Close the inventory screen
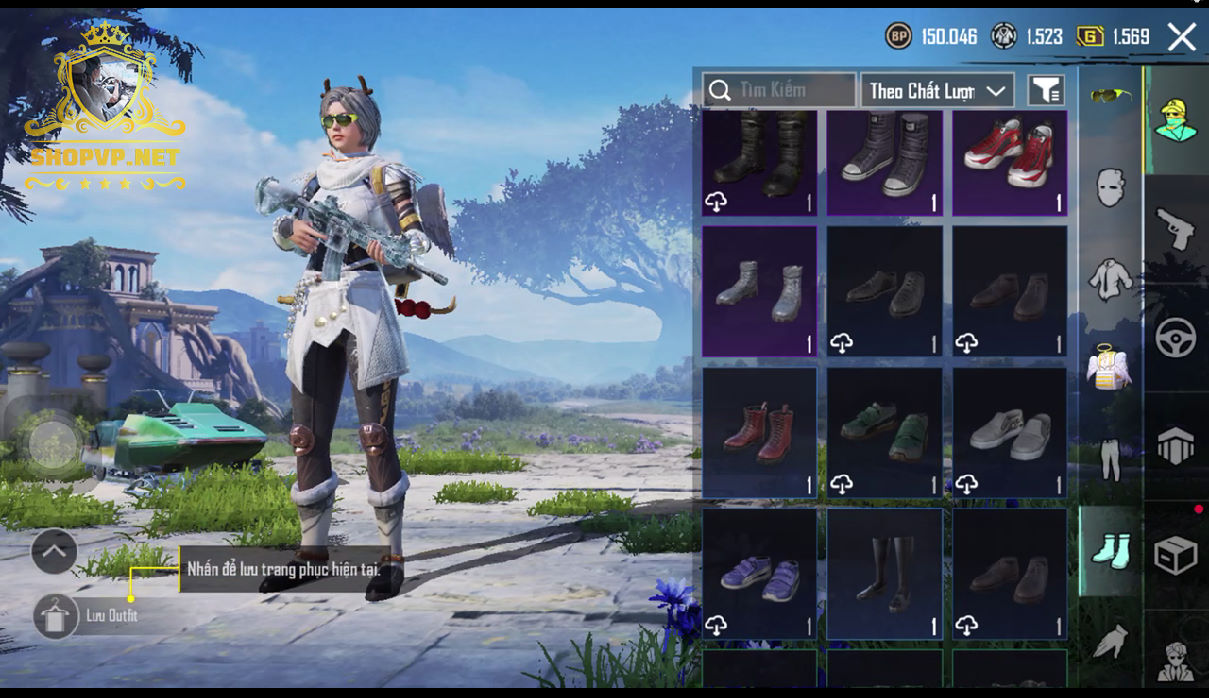Viewport: 1209px width, 698px height. point(1181,38)
